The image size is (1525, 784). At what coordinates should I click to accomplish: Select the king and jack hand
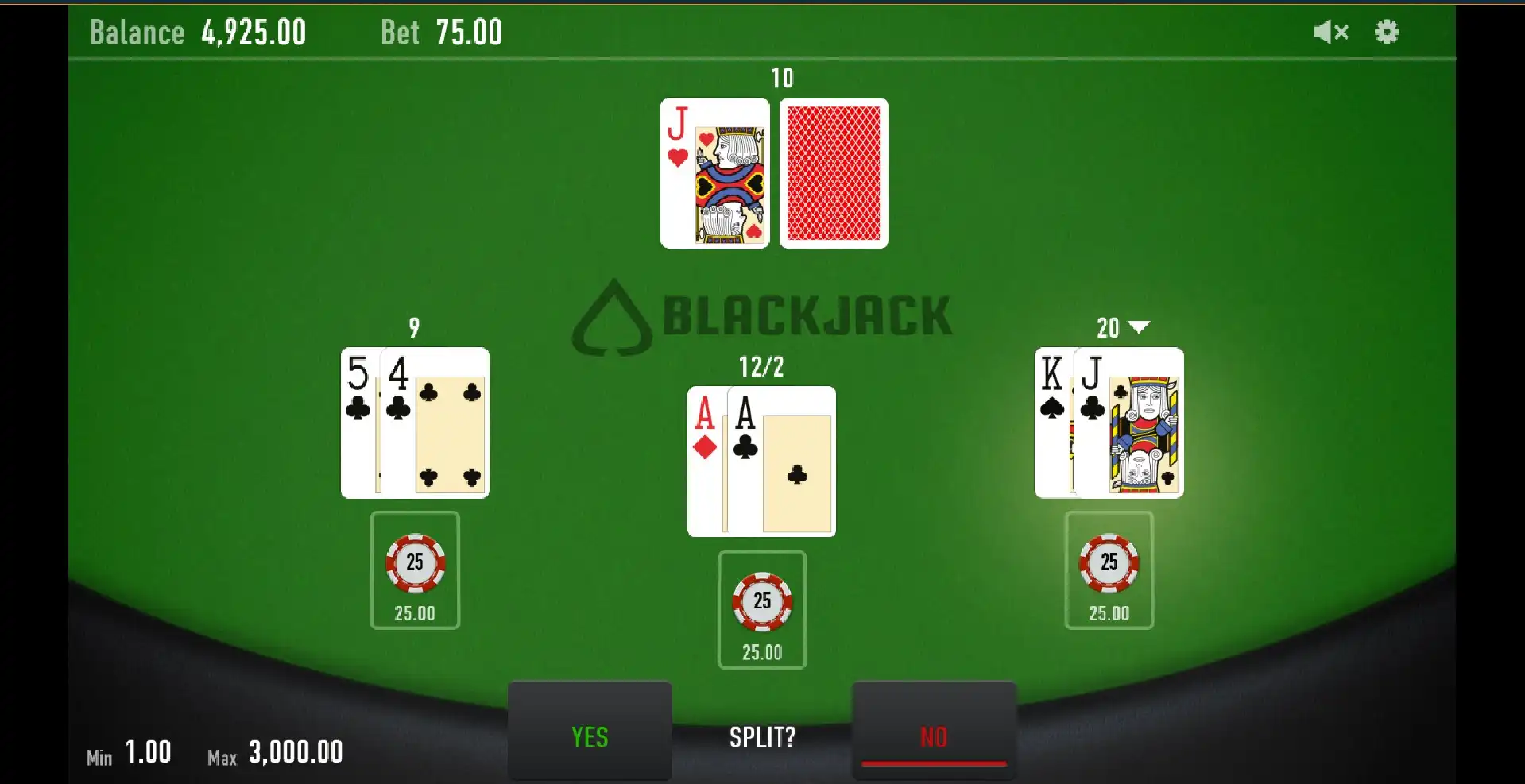[x=1109, y=423]
